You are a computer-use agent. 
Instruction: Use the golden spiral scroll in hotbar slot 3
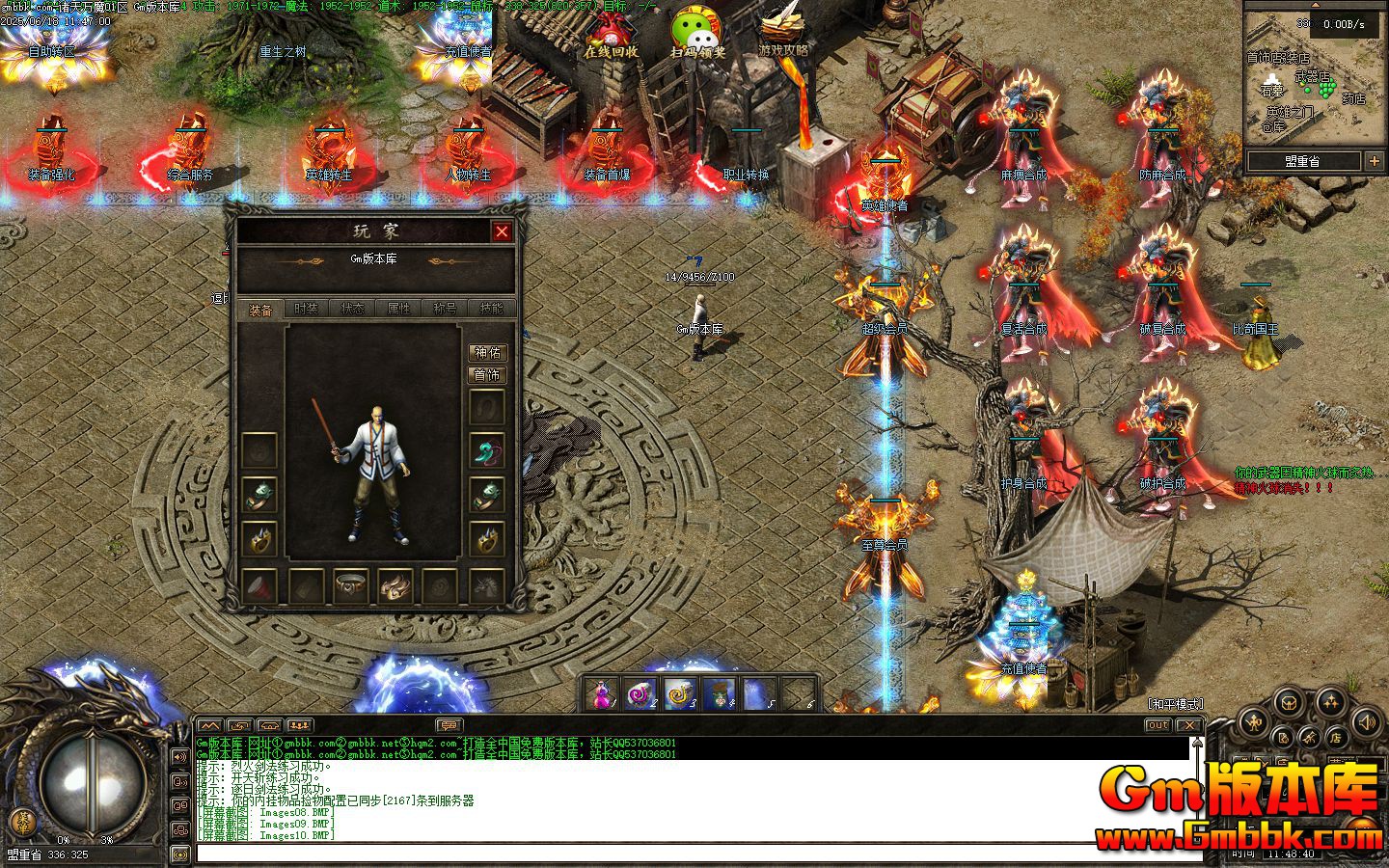[x=681, y=692]
